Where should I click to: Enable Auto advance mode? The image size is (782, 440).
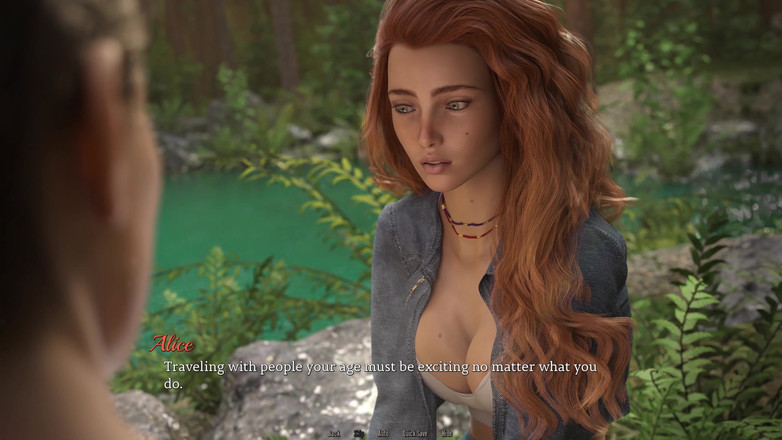383,433
